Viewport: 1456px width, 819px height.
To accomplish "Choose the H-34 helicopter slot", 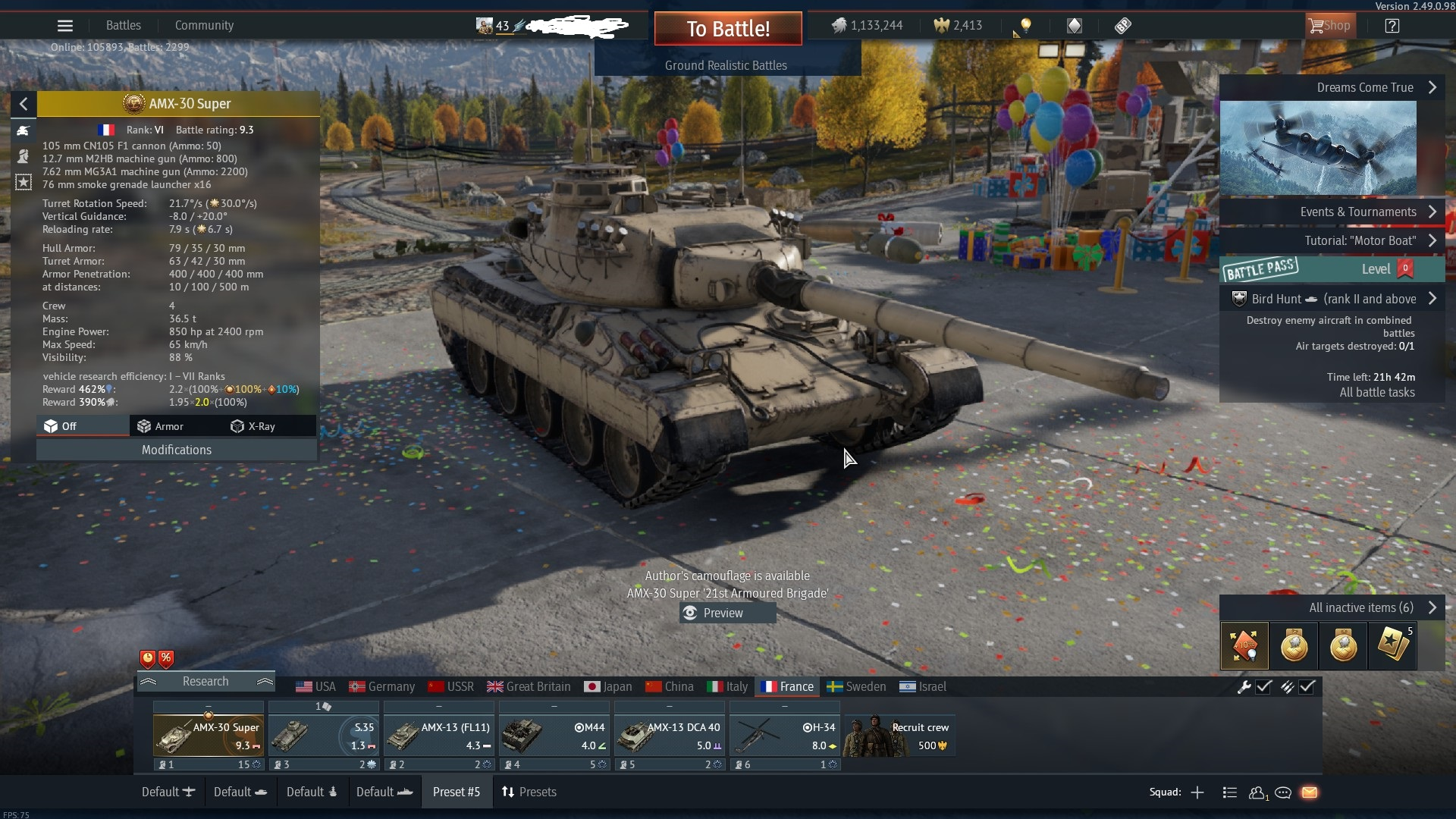I will pyautogui.click(x=785, y=735).
